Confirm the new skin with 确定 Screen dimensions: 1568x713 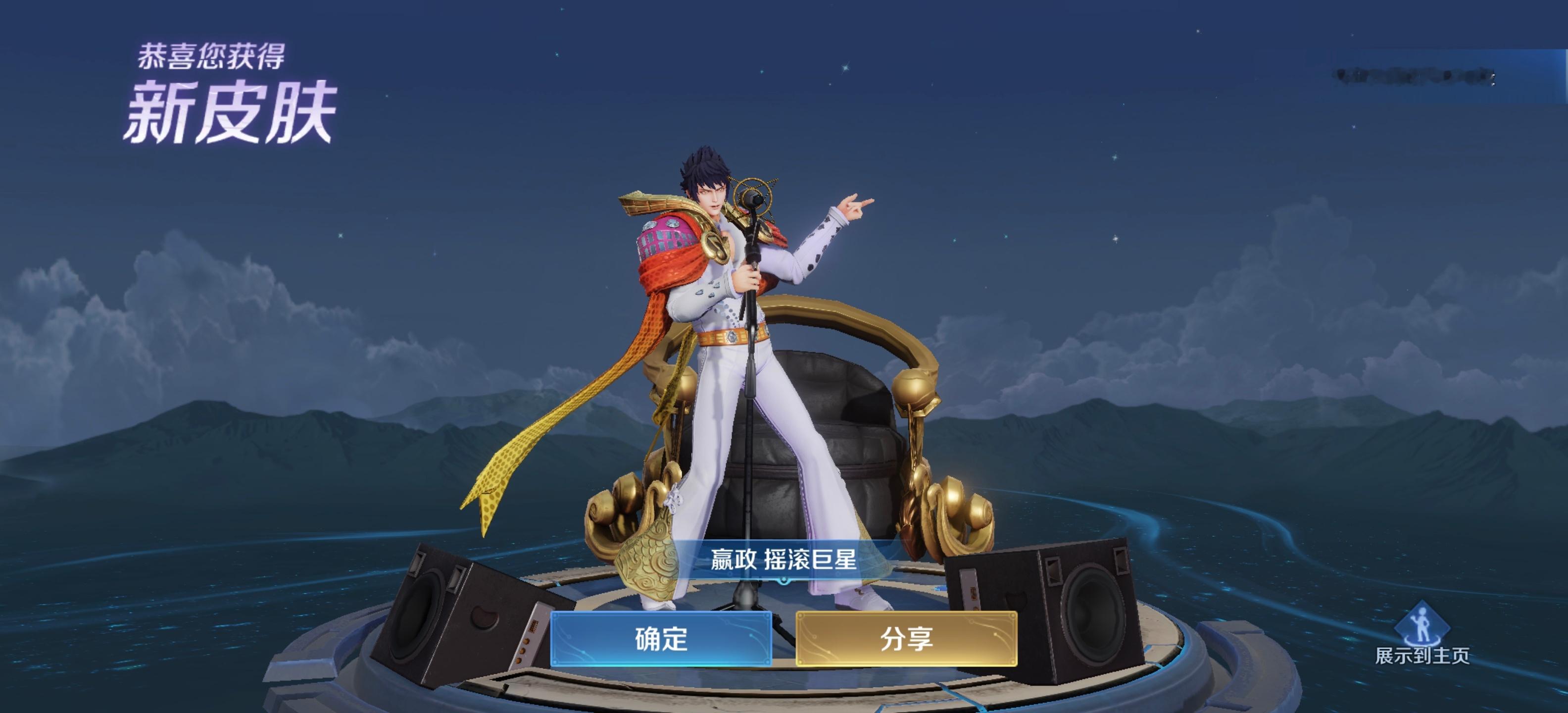coord(661,639)
